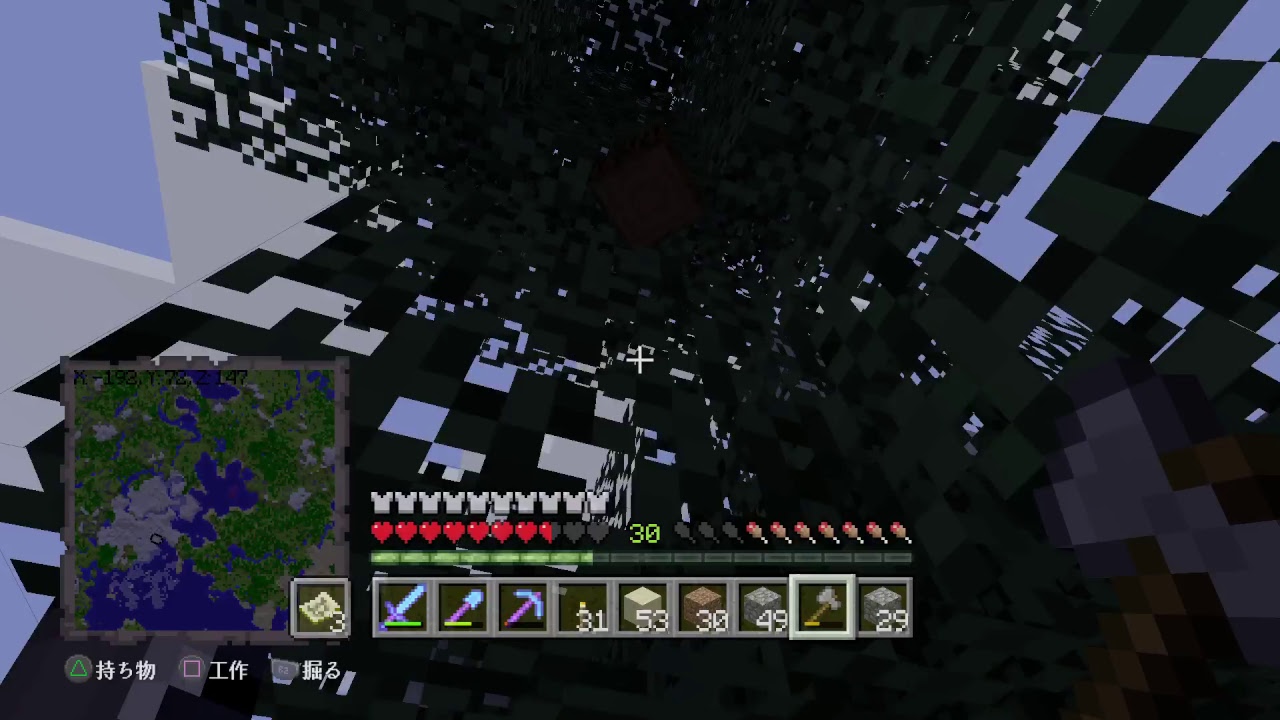Select the stone axe hotbar slot
The width and height of the screenshot is (1280, 720).
pos(823,606)
